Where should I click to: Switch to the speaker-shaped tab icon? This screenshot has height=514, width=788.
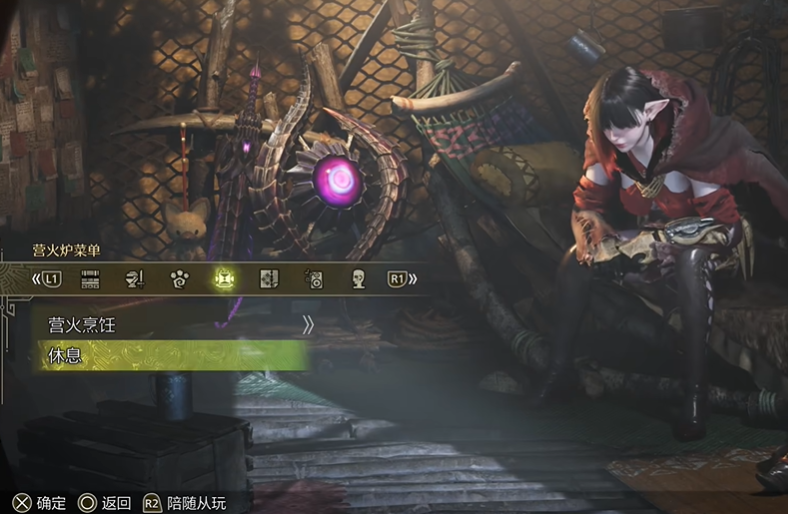click(314, 279)
